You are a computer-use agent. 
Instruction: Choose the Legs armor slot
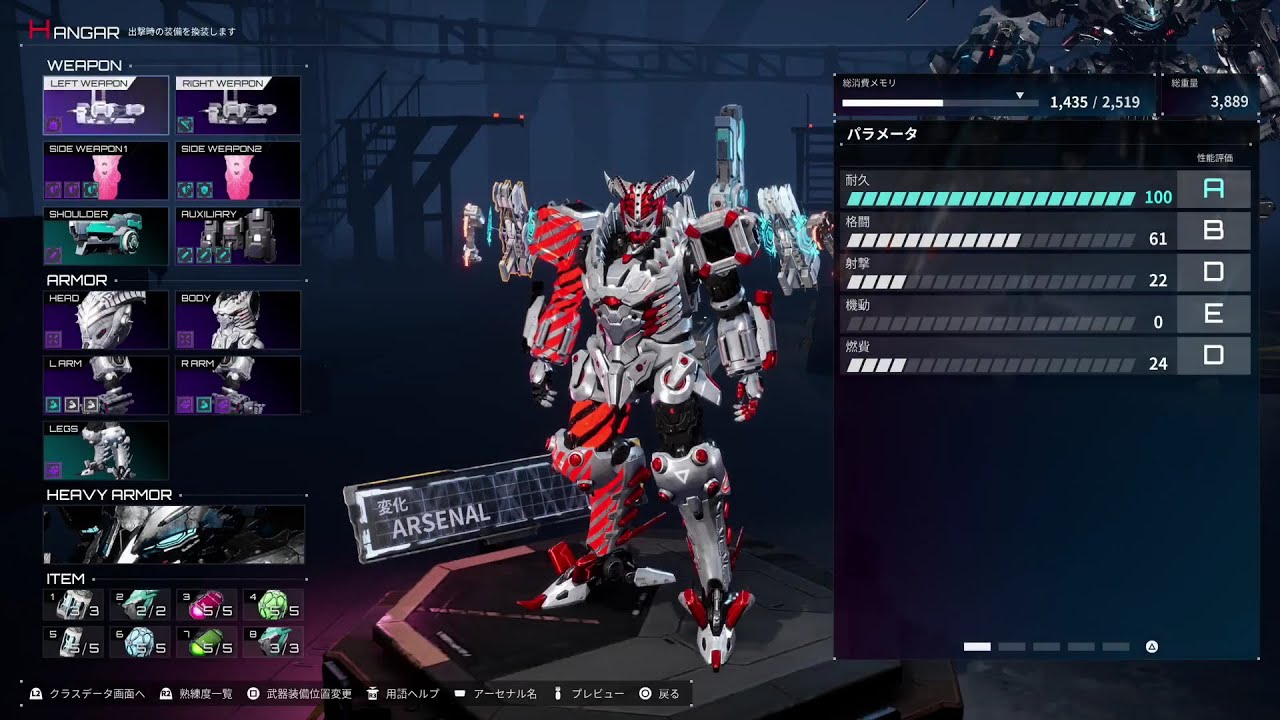tap(106, 450)
